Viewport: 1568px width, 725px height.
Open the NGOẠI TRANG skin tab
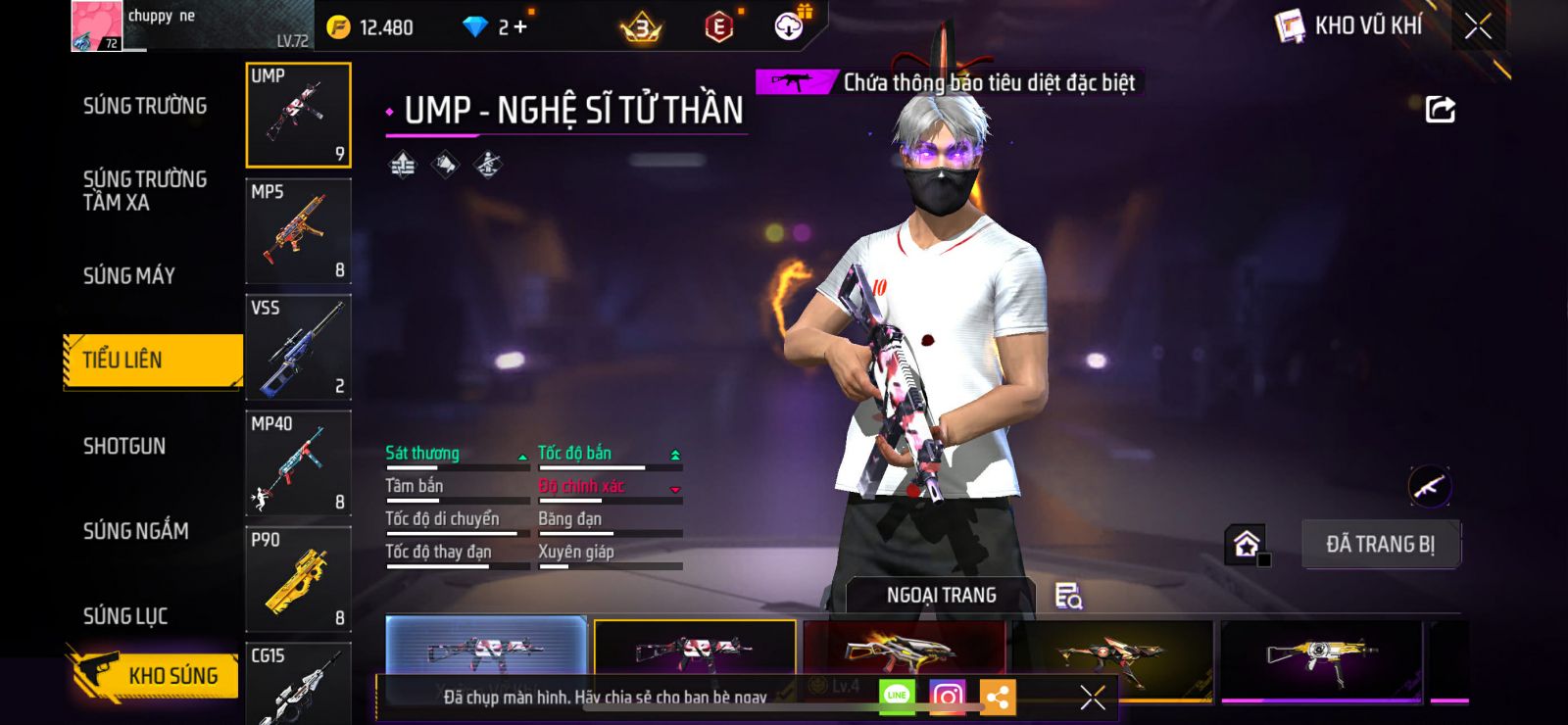pyautogui.click(x=941, y=596)
